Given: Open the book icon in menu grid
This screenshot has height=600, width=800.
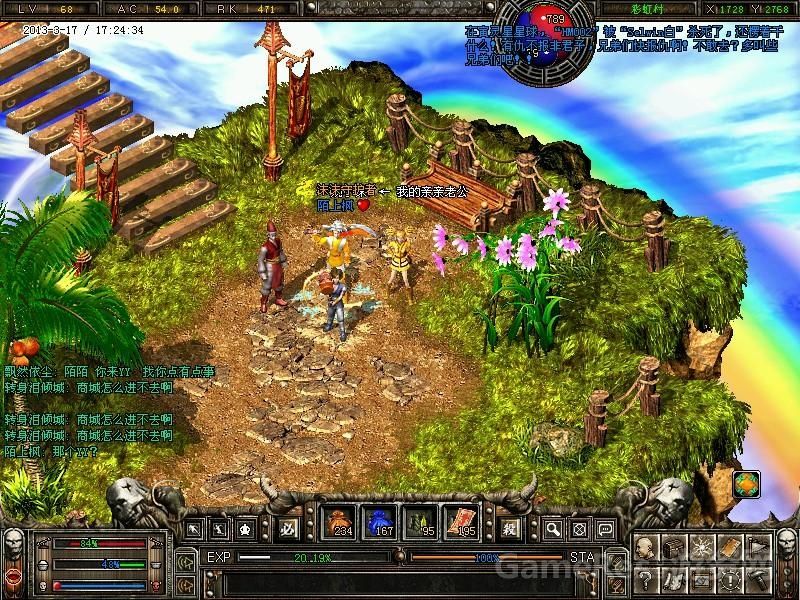Looking at the screenshot, I should click(729, 547).
